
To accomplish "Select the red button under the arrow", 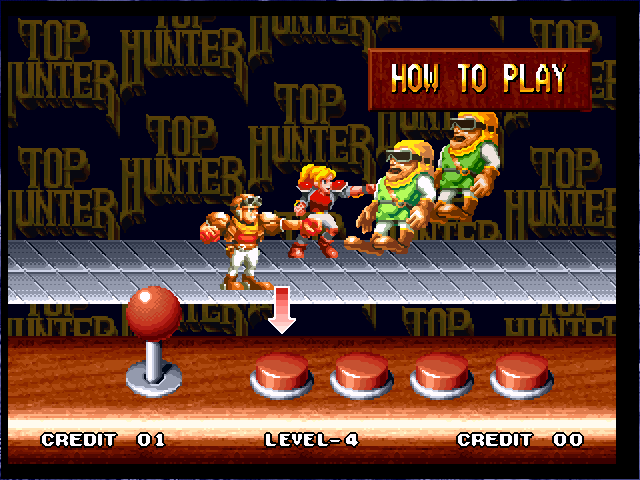I will (x=281, y=376).
